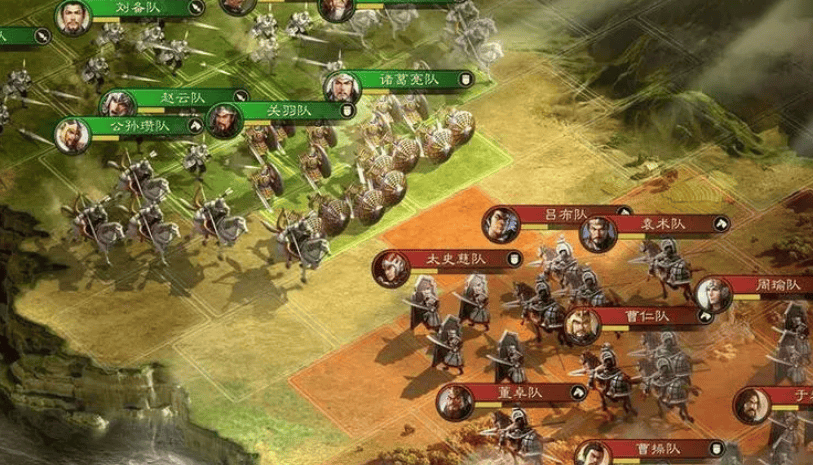Click the 关羽队 unit banner
The image size is (813, 465).
[290, 110]
